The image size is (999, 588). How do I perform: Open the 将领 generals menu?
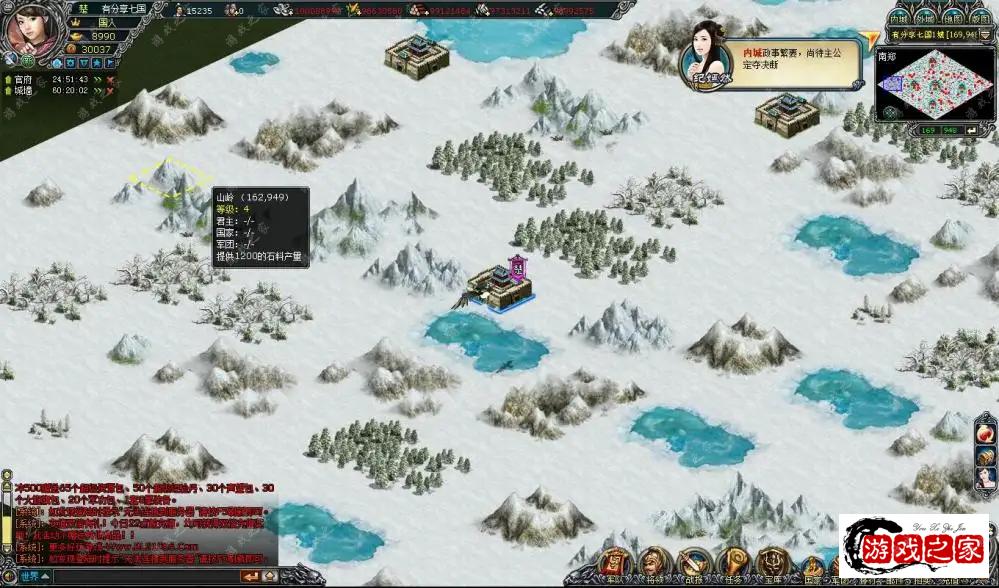click(x=653, y=565)
